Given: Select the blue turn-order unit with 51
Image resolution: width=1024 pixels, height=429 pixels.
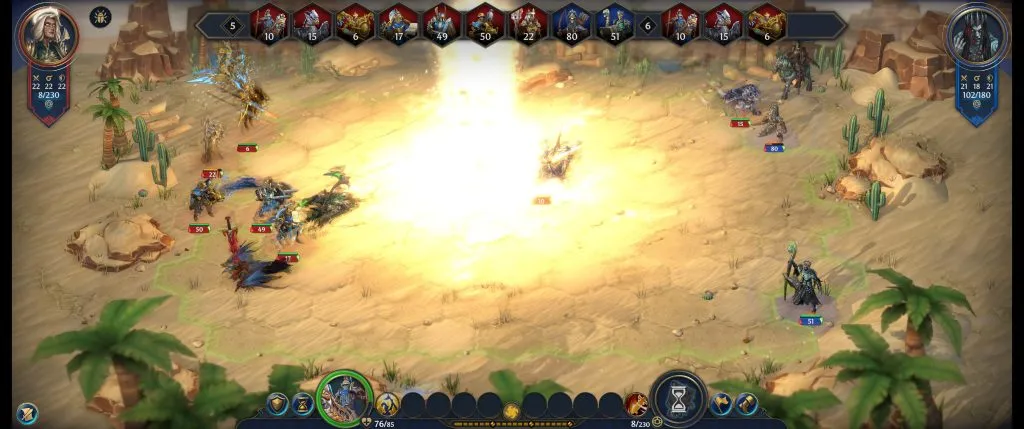Looking at the screenshot, I should click(x=615, y=23).
